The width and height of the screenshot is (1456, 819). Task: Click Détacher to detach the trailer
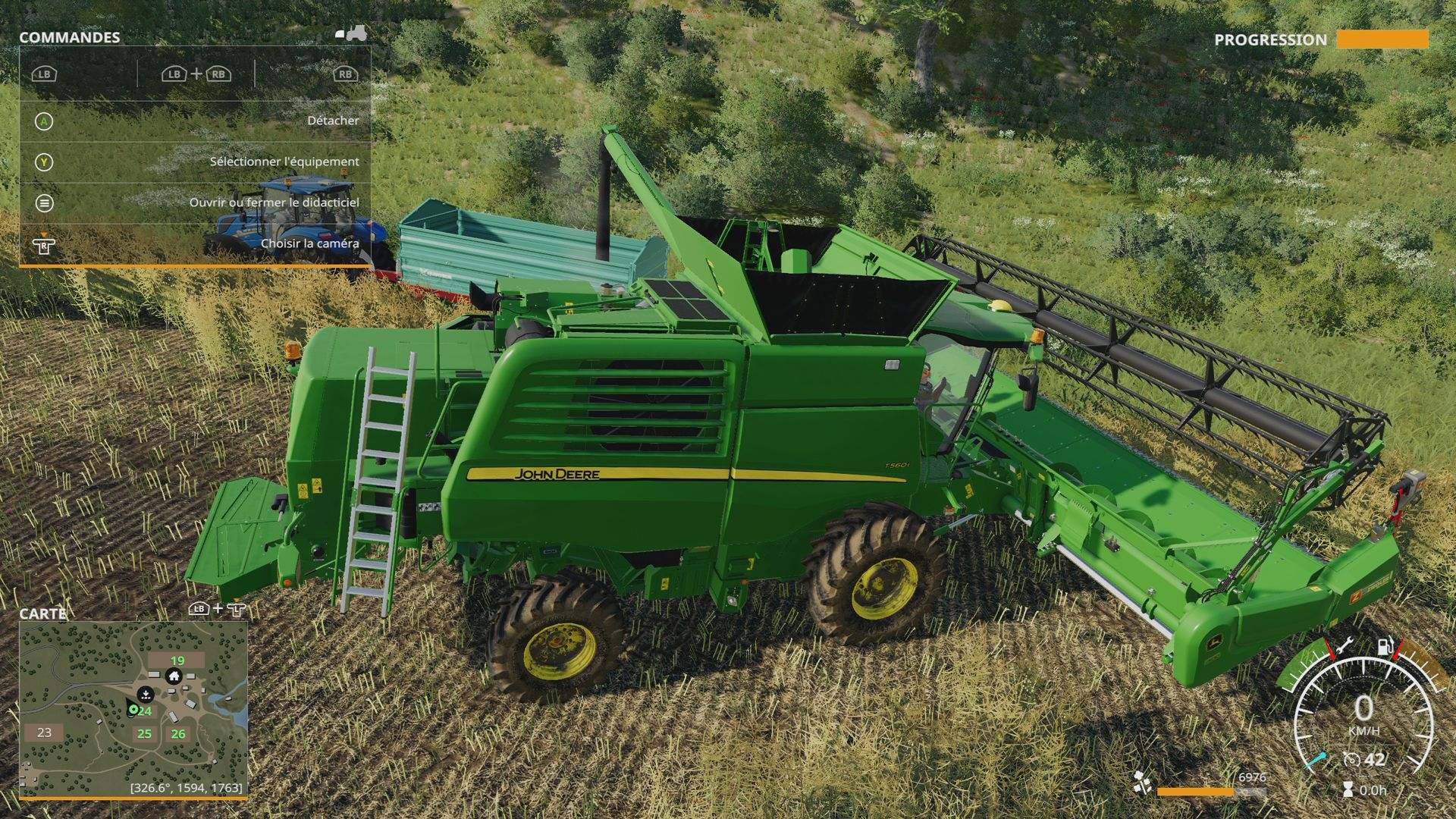[334, 120]
